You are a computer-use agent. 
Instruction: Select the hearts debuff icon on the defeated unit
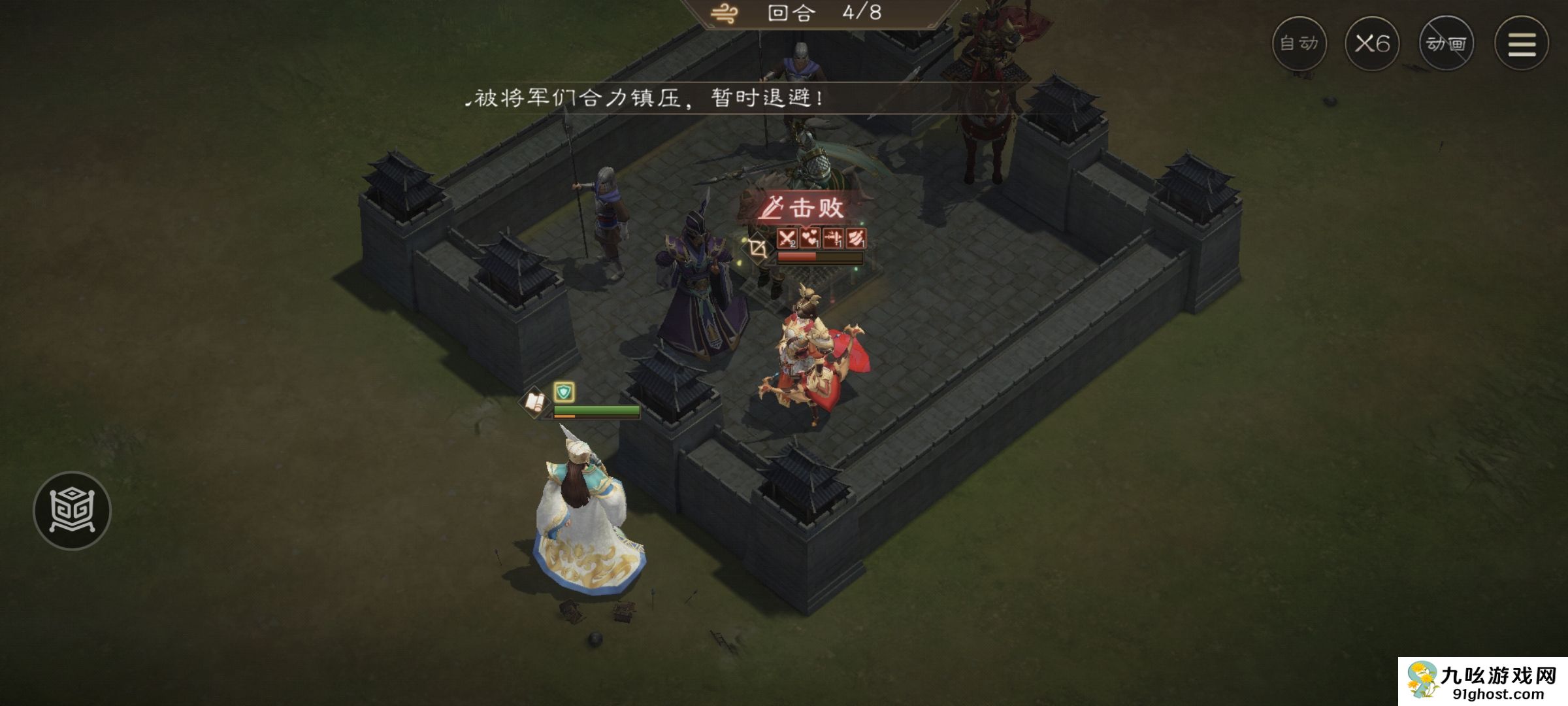coord(810,239)
